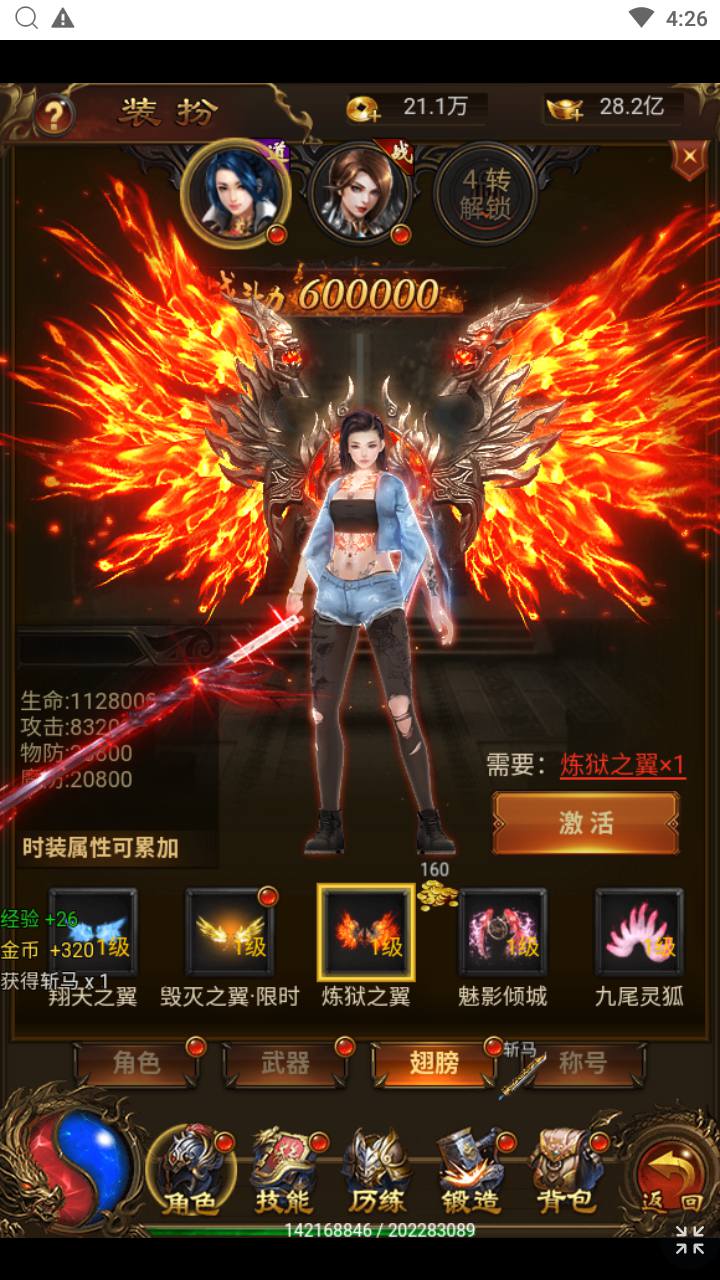Switch to the 称号 tab
The height and width of the screenshot is (1280, 720).
tap(583, 1063)
